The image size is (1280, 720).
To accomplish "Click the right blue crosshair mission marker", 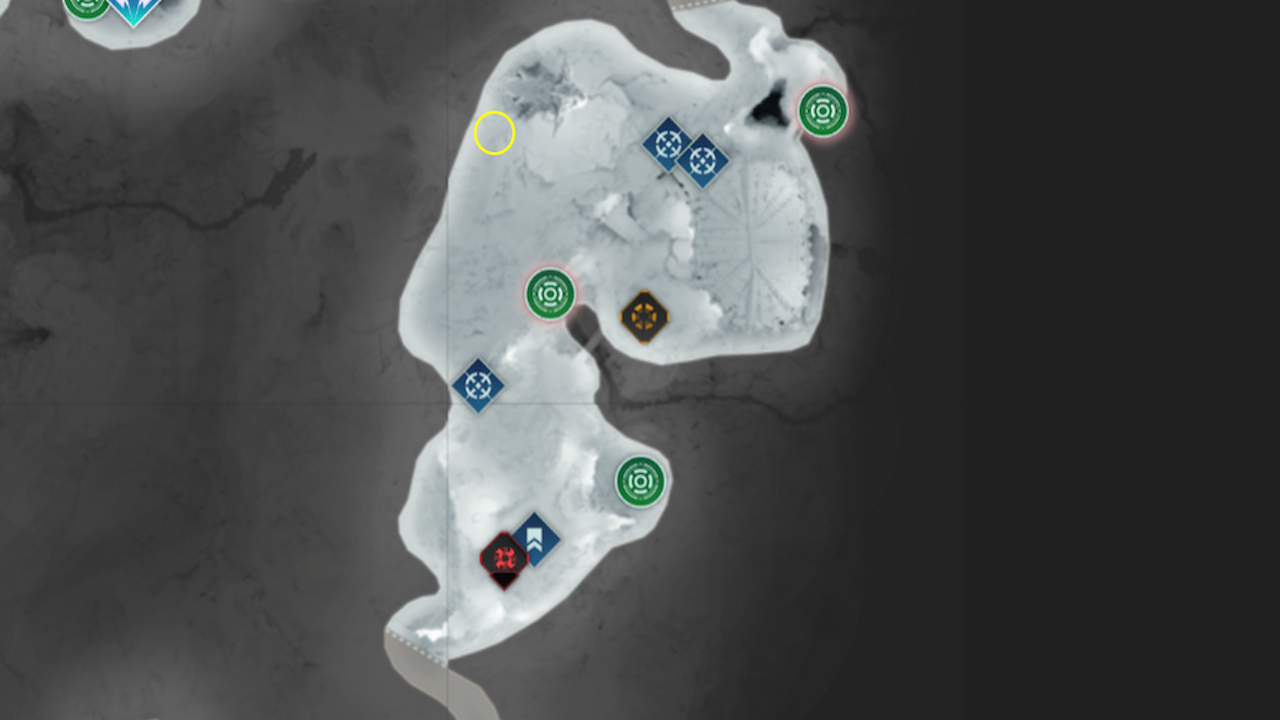I will click(x=703, y=160).
